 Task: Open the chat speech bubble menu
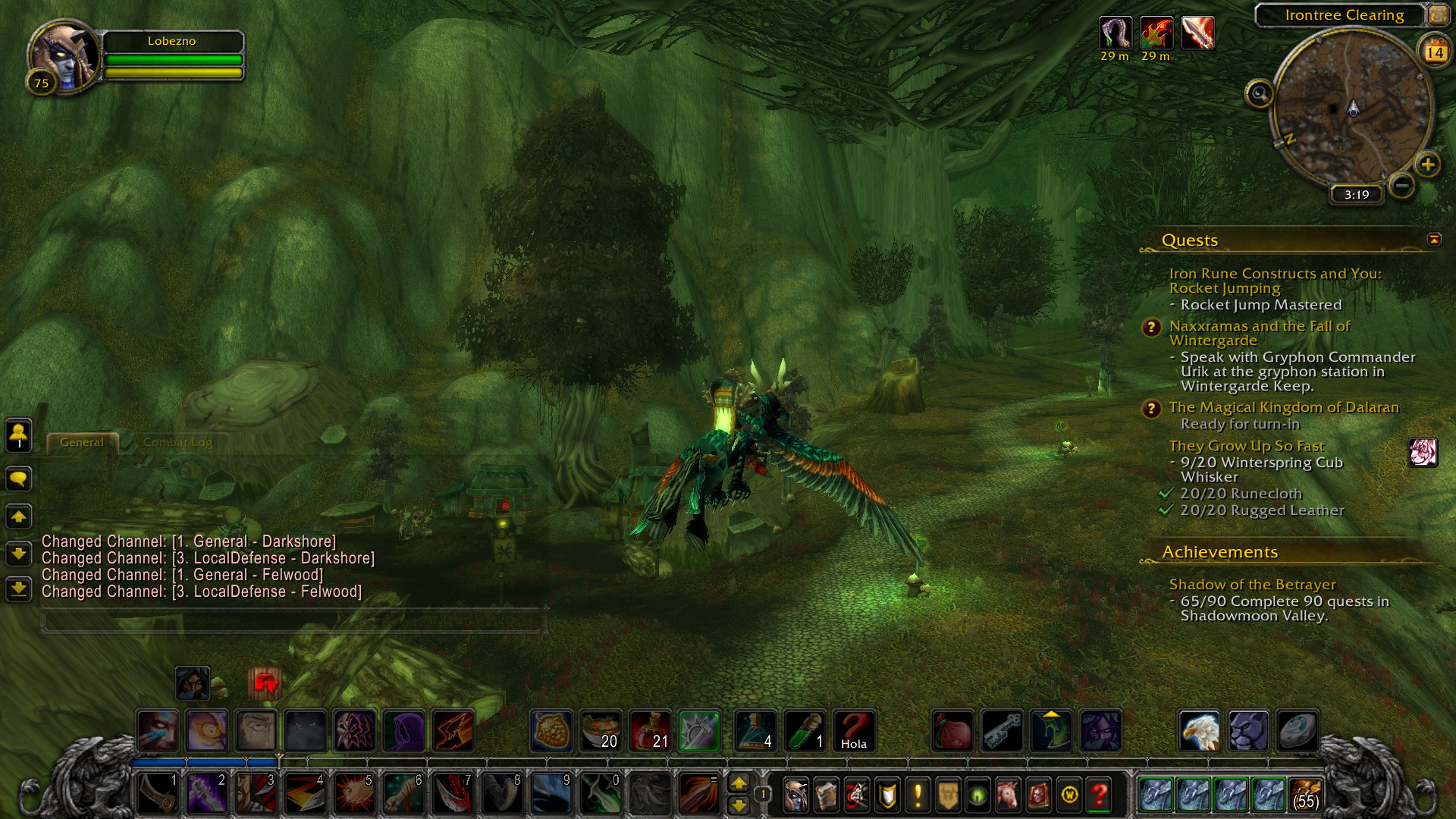coord(19,479)
